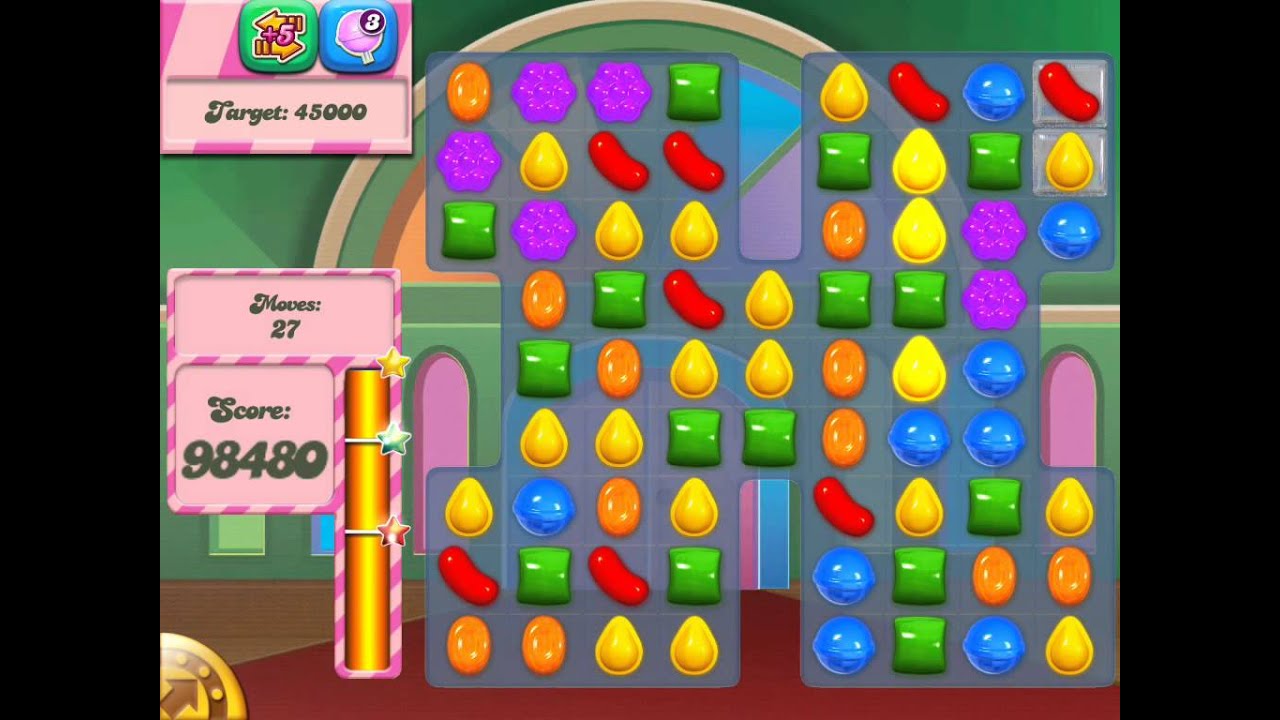Image resolution: width=1280 pixels, height=720 pixels.
Task: Select the lollipop hammer booster
Action: point(358,38)
